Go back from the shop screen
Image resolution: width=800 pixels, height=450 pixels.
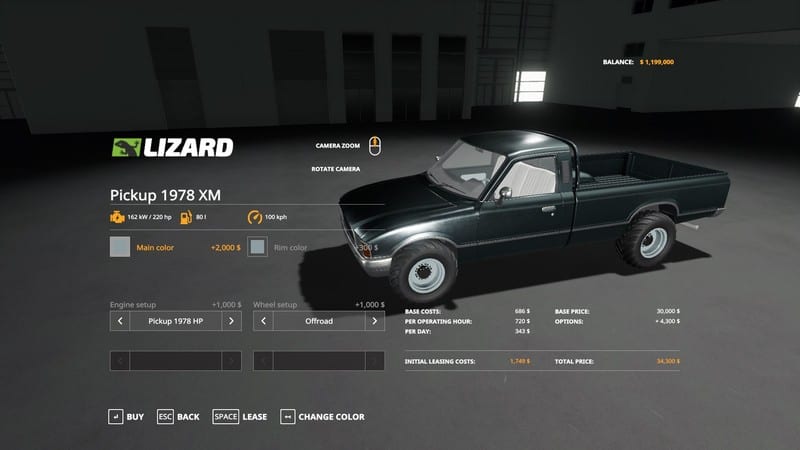(x=178, y=416)
